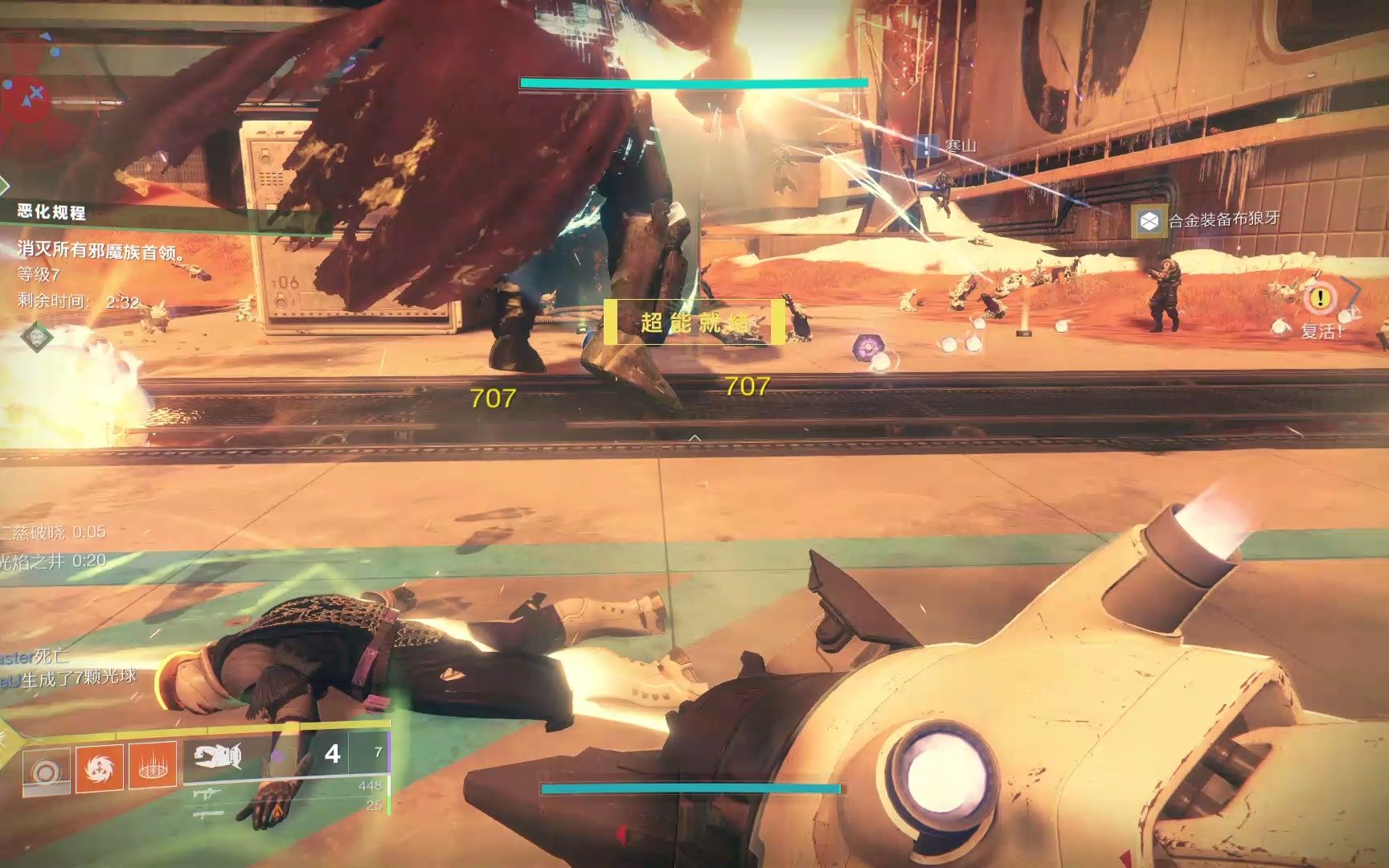Open the 恶化规程 objective tracker
This screenshot has width=1389, height=868.
pyautogui.click(x=51, y=212)
